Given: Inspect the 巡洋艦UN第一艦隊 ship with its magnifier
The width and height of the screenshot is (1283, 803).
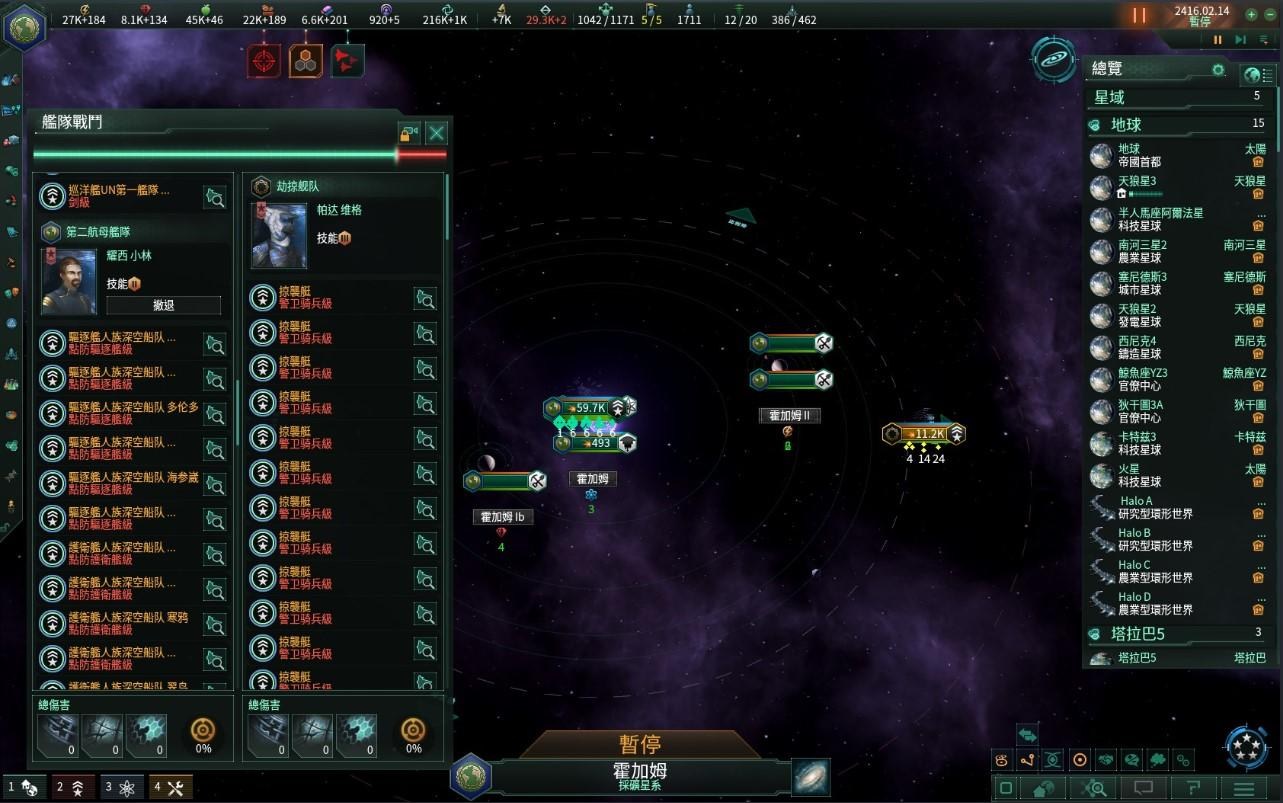Looking at the screenshot, I should click(x=214, y=197).
